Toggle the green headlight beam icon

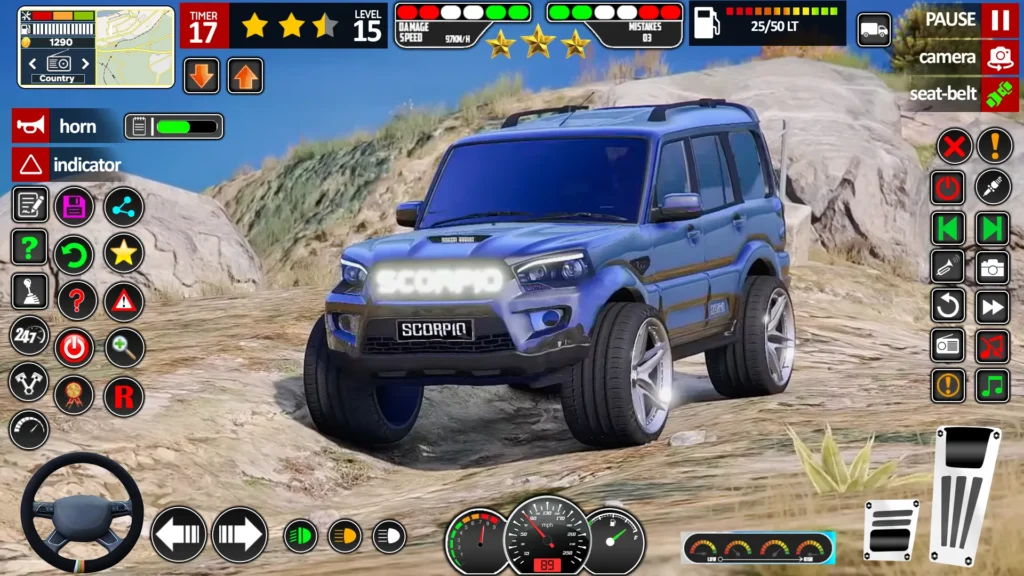[300, 536]
